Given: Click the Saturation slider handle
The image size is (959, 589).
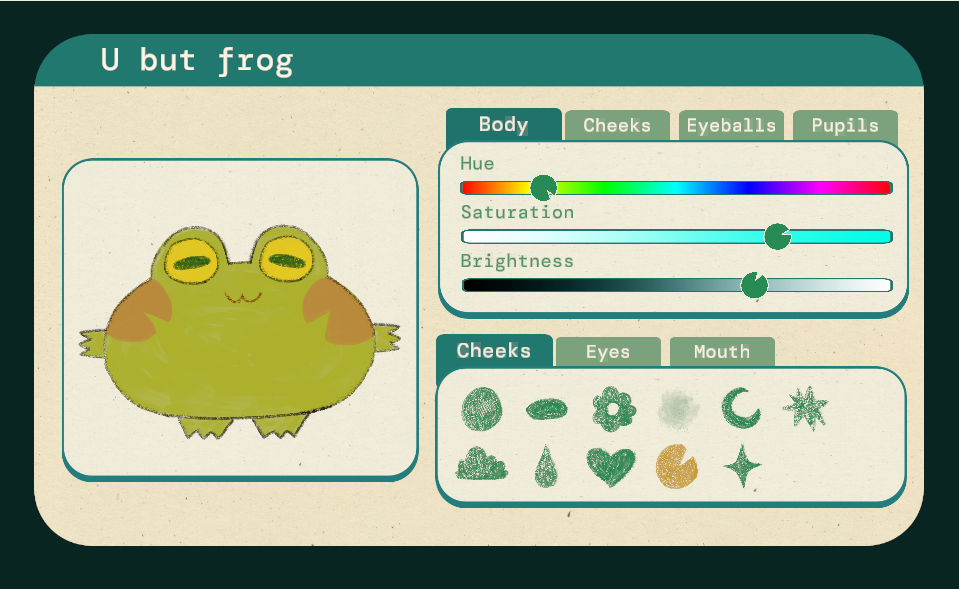Looking at the screenshot, I should (x=777, y=236).
